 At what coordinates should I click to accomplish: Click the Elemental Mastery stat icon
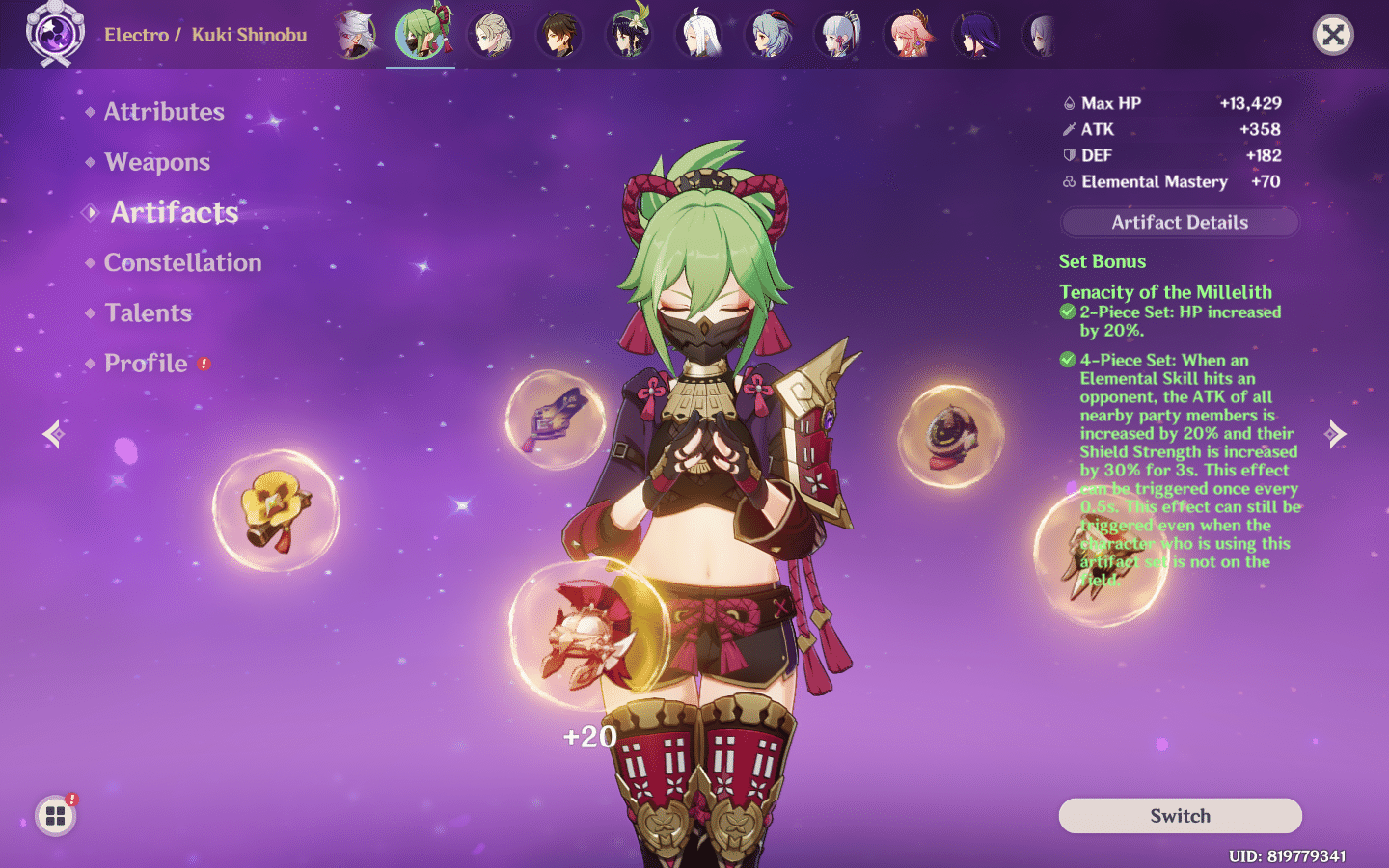point(1068,181)
